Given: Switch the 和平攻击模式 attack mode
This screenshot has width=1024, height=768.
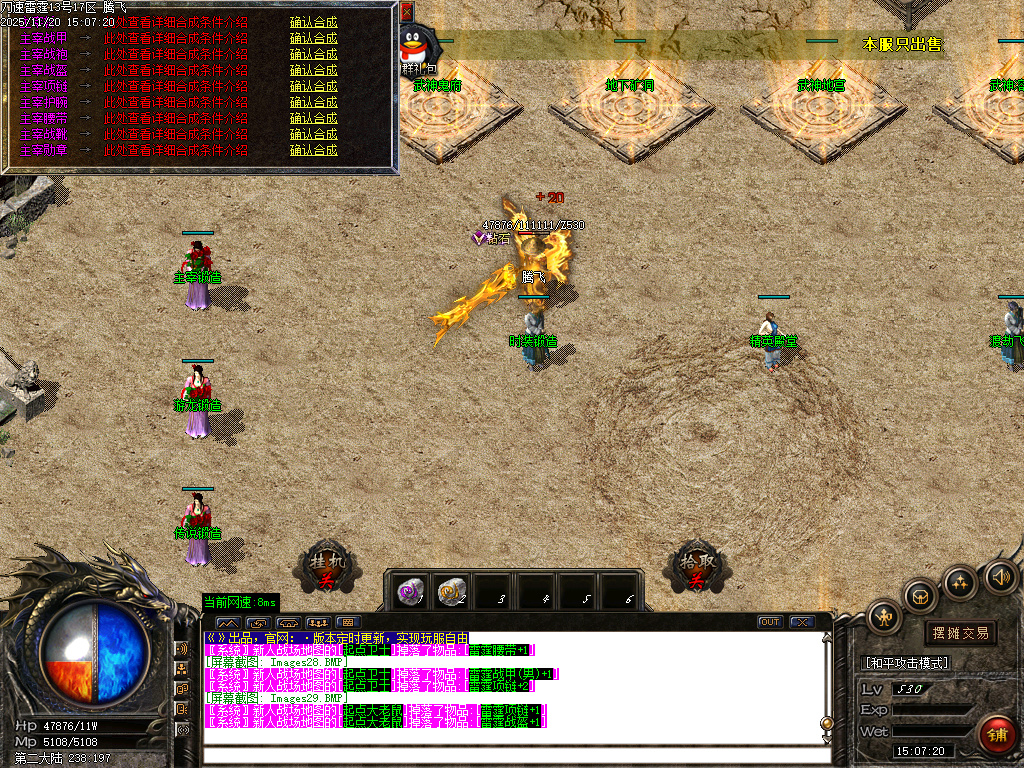Looking at the screenshot, I should coord(905,663).
